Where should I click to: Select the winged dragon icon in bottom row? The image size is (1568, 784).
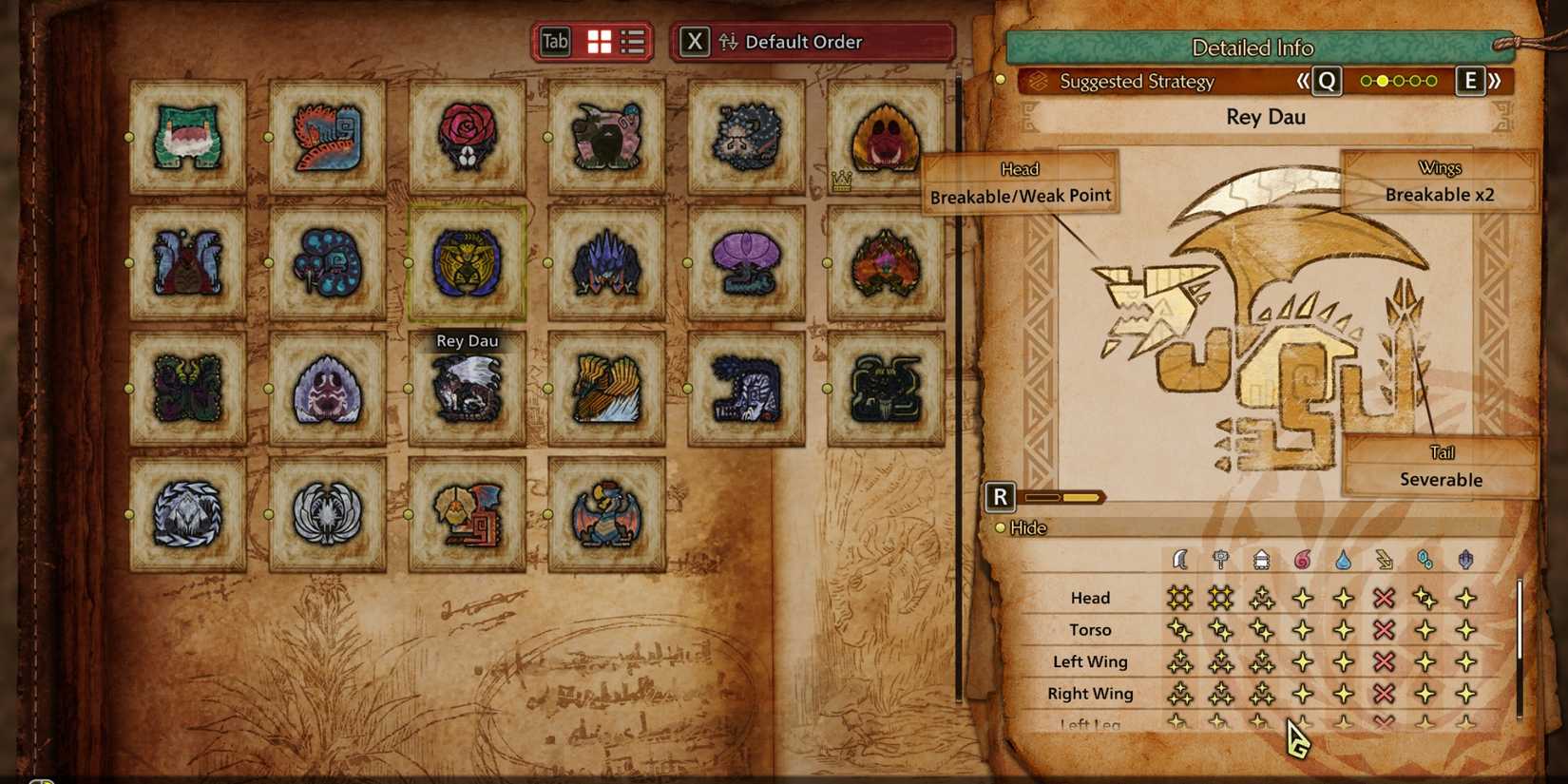[x=605, y=513]
